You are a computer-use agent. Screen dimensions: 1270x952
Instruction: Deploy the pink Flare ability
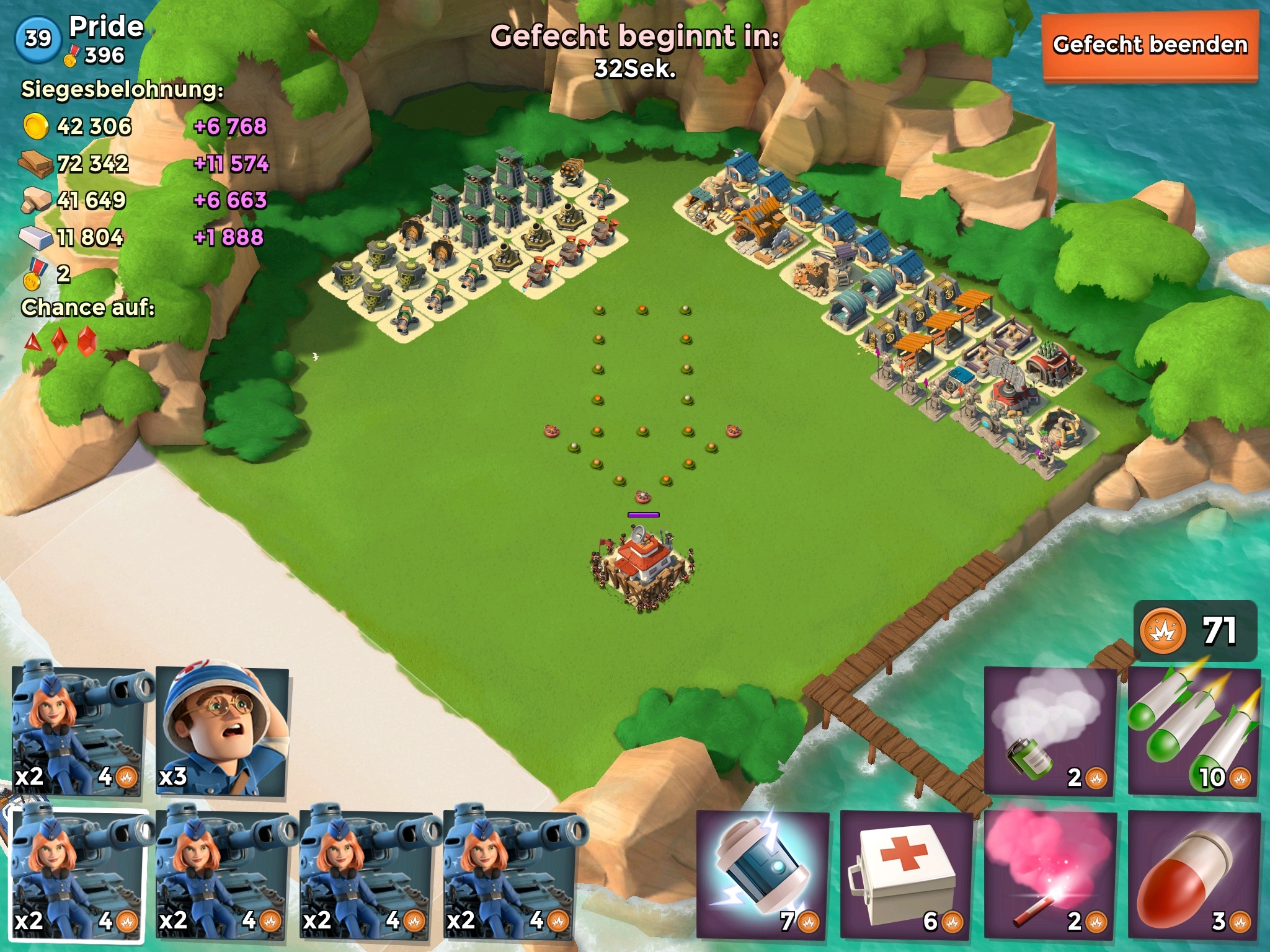tap(1049, 876)
